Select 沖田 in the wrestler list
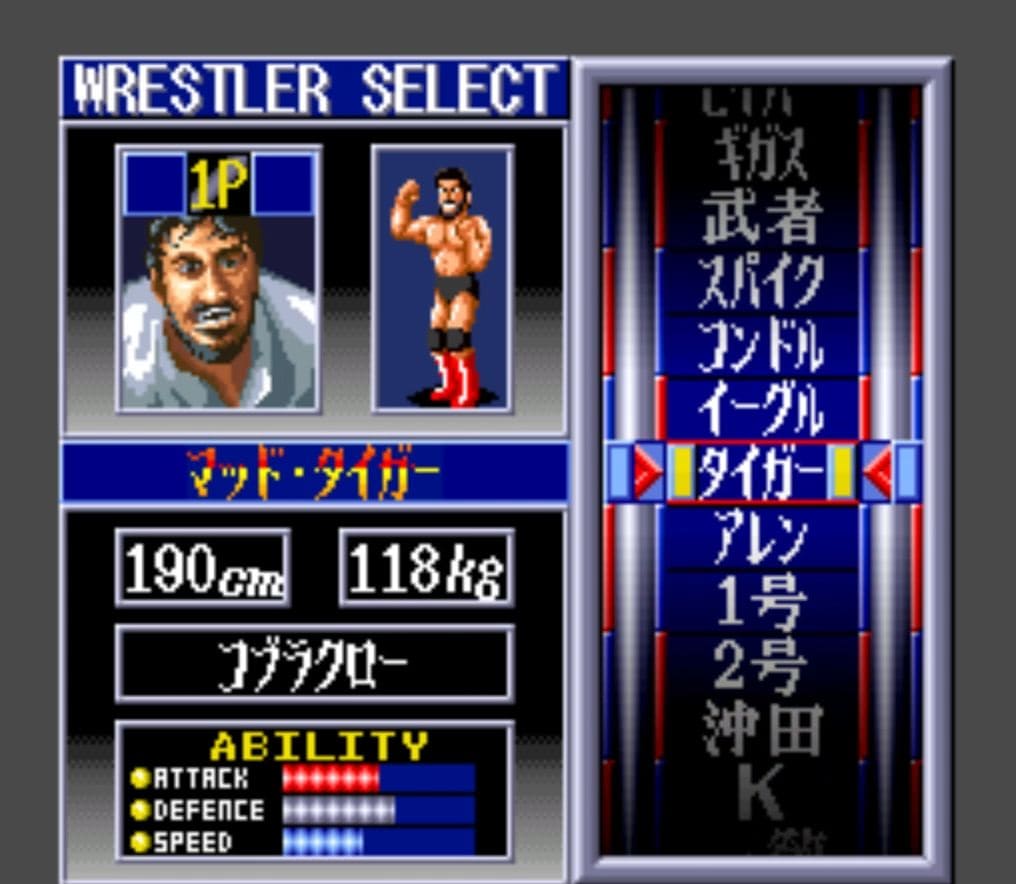The image size is (1016, 884). click(x=762, y=729)
